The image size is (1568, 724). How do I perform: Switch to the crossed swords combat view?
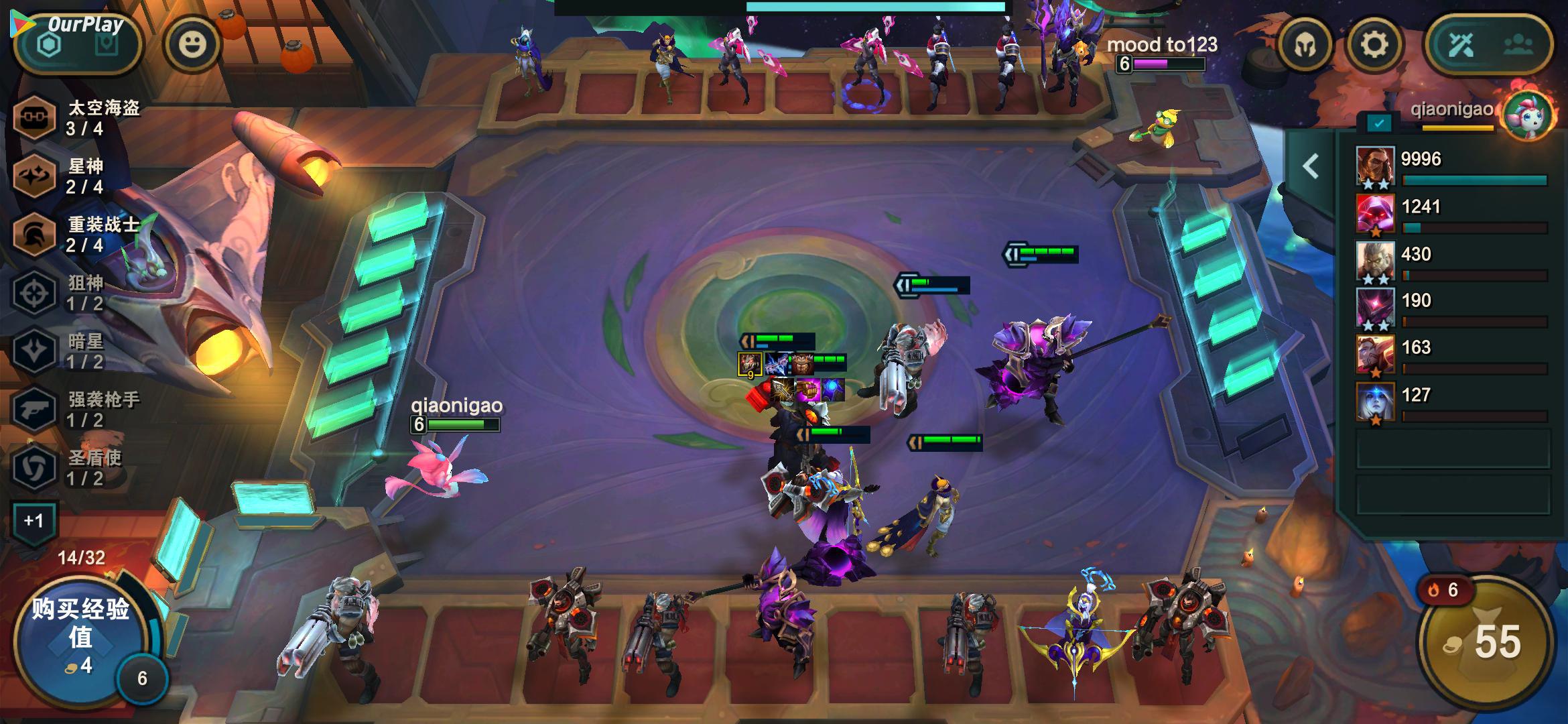[1461, 46]
